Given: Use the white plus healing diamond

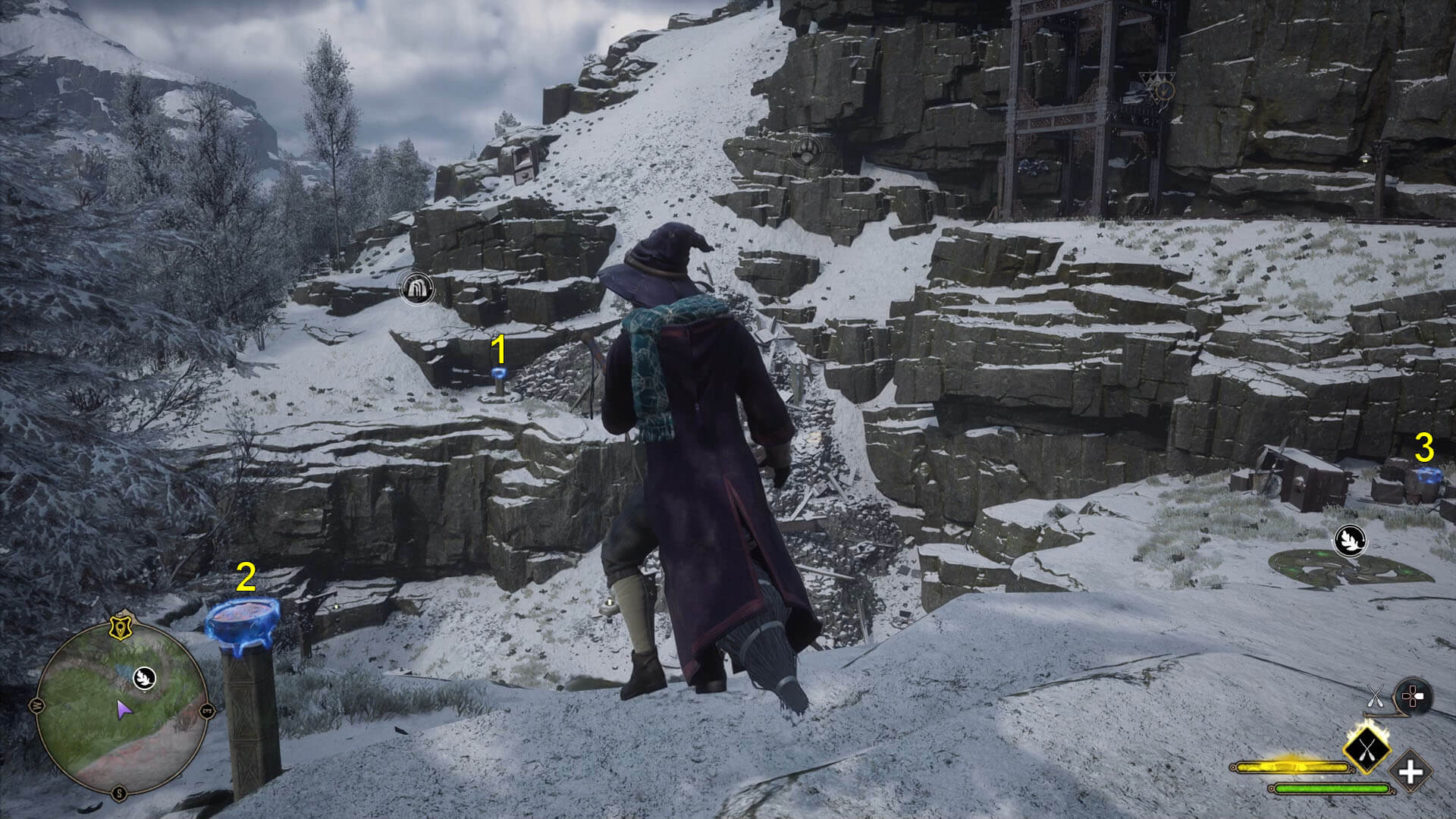Looking at the screenshot, I should pyautogui.click(x=1410, y=773).
